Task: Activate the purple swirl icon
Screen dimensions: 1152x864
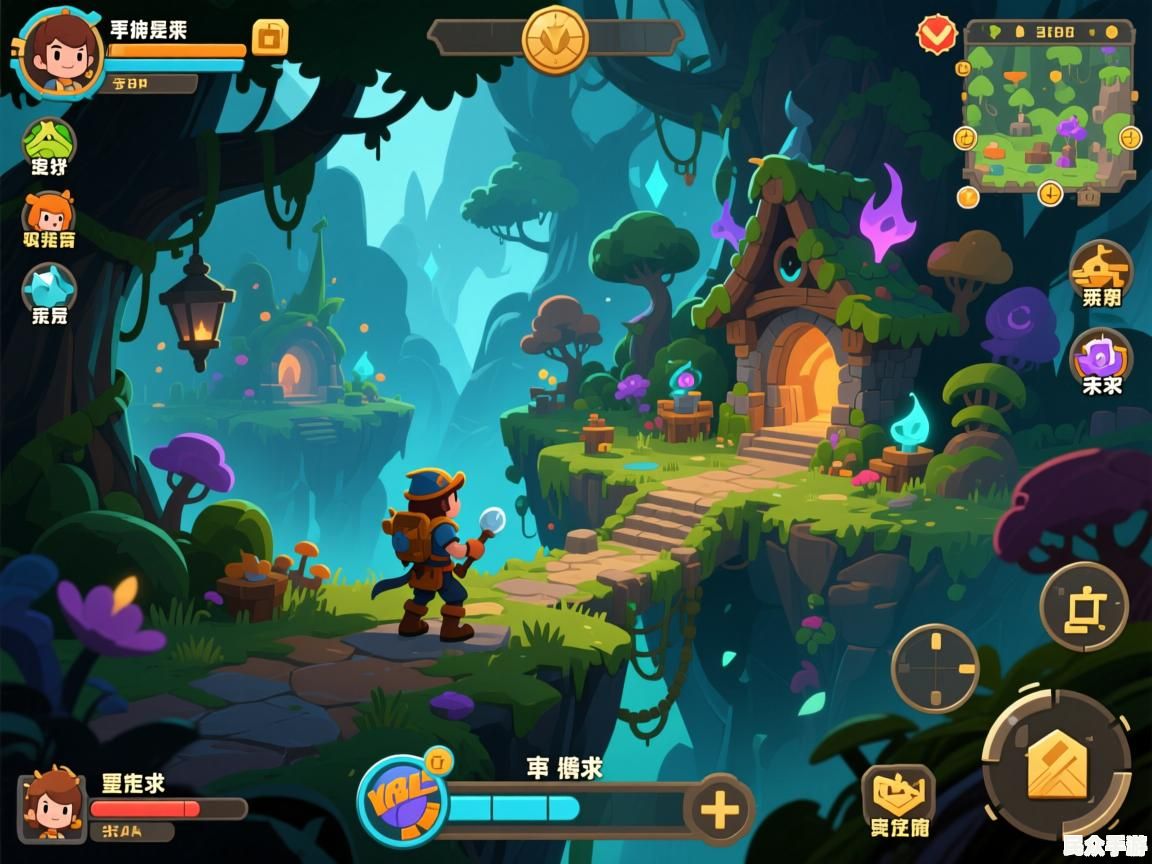Action: 1100,356
